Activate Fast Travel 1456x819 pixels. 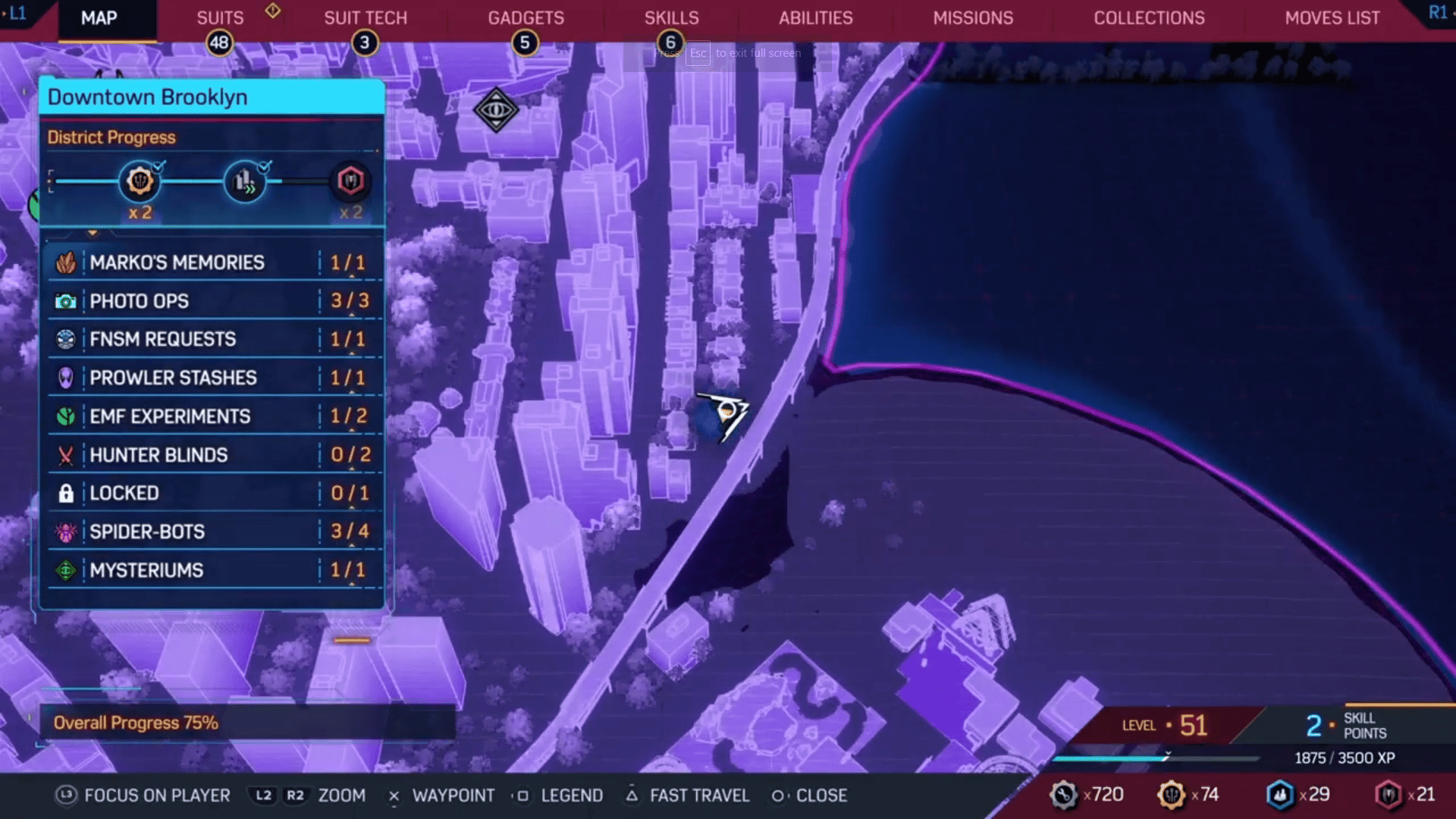tap(698, 795)
